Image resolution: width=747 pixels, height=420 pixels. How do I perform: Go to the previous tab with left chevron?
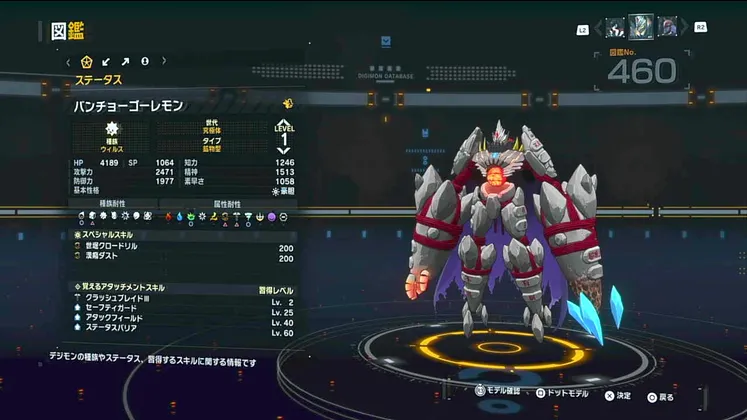68,62
